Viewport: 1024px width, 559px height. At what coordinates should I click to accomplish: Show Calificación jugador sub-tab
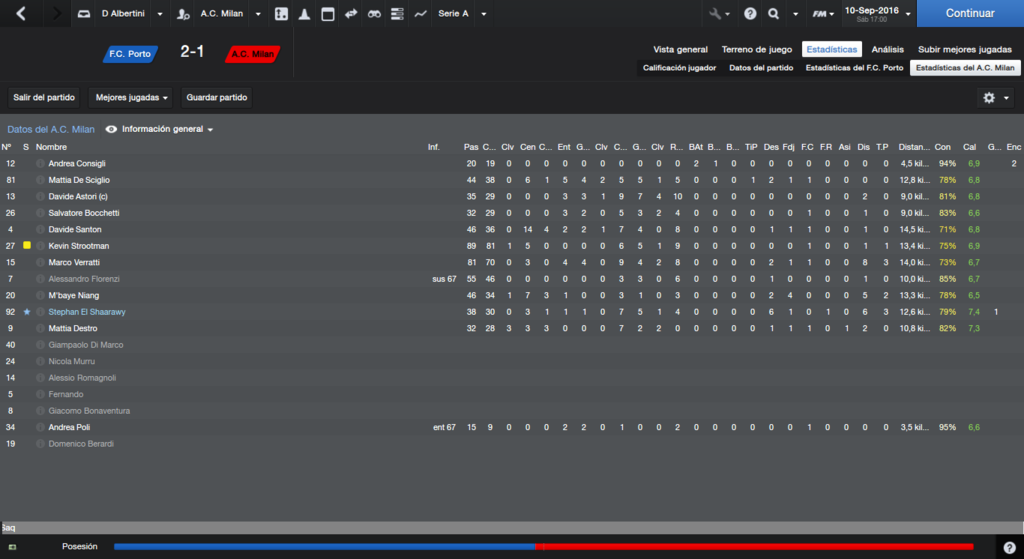click(679, 68)
